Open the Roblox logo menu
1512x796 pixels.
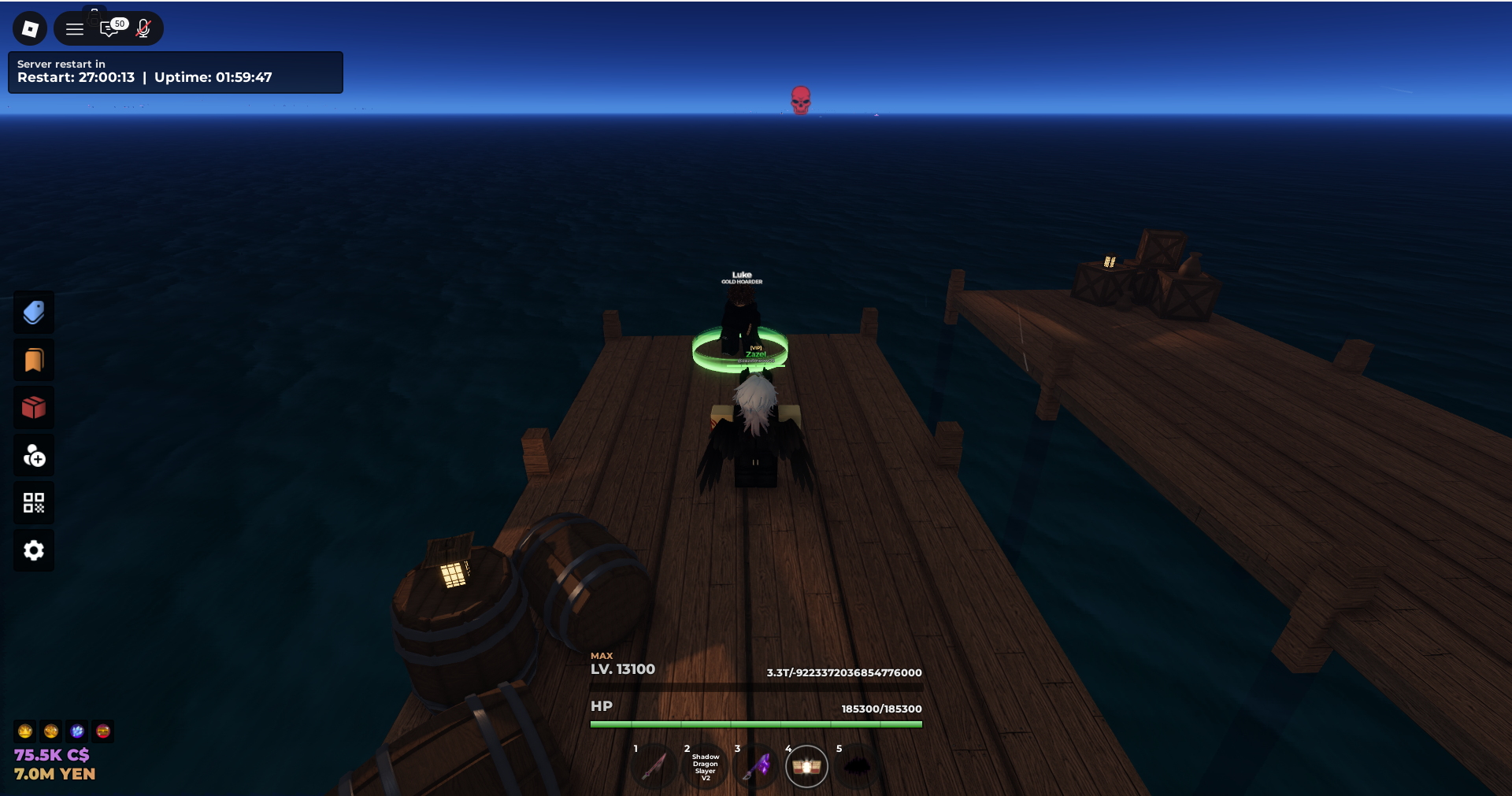tap(30, 29)
